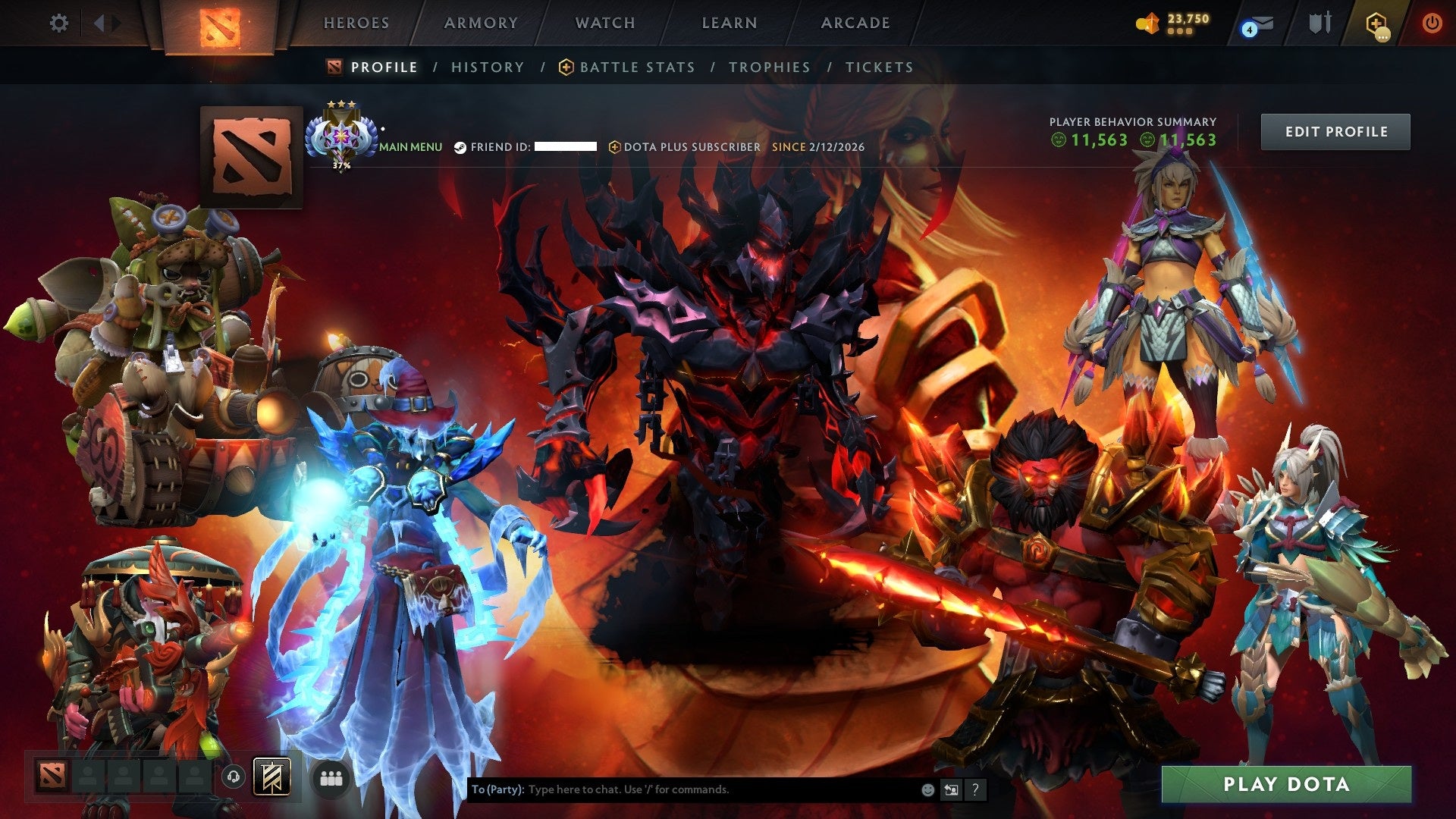This screenshot has height=819, width=1456.
Task: Open the ARCADE menu
Action: pos(855,23)
